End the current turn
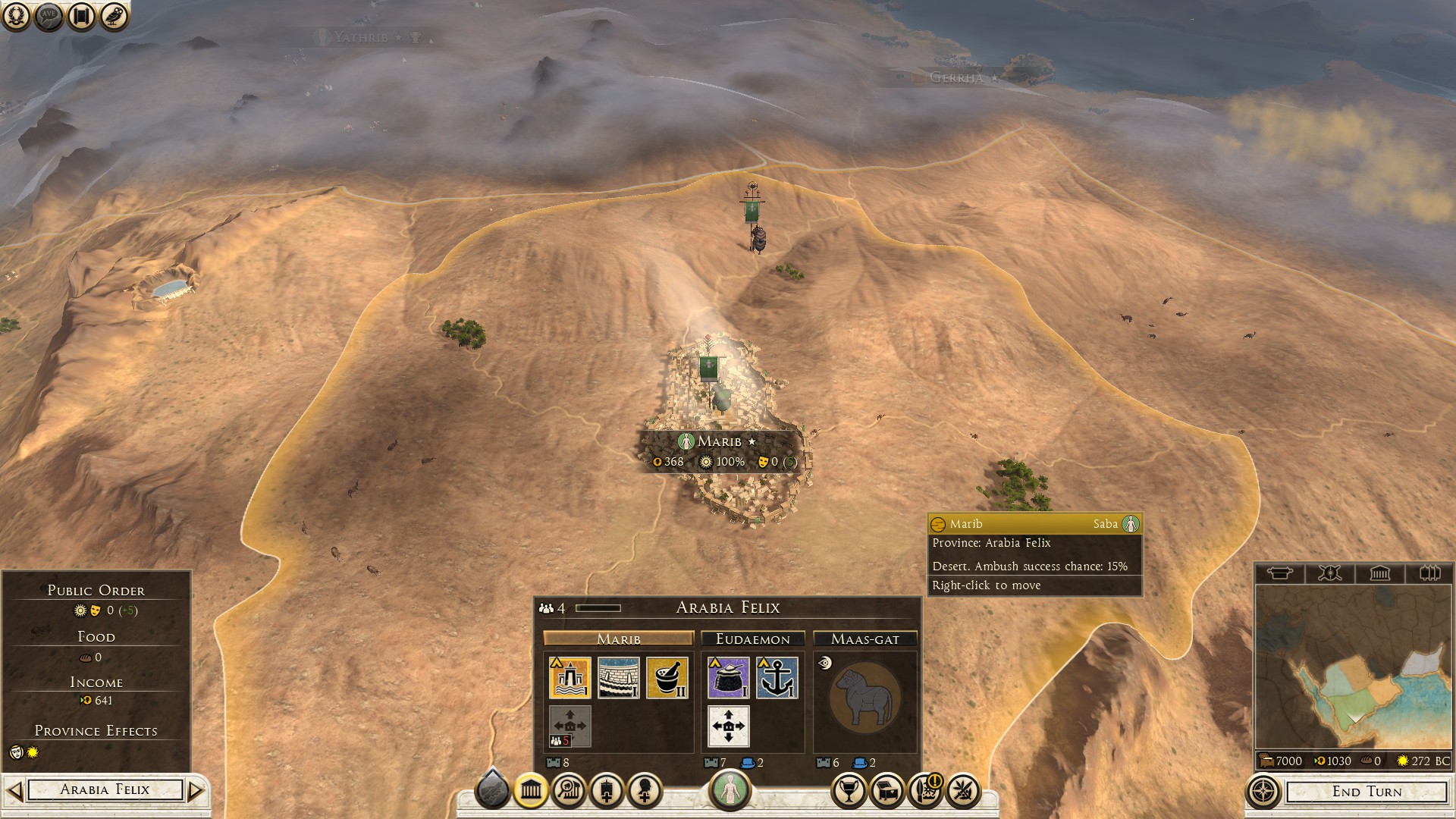Screen dimensions: 1456x819 click(1367, 792)
